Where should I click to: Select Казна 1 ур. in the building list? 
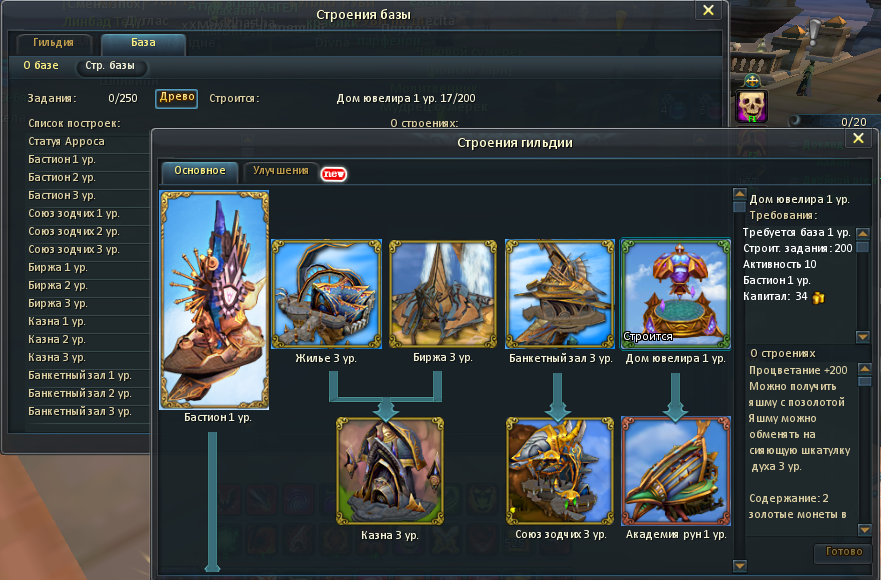[x=57, y=321]
